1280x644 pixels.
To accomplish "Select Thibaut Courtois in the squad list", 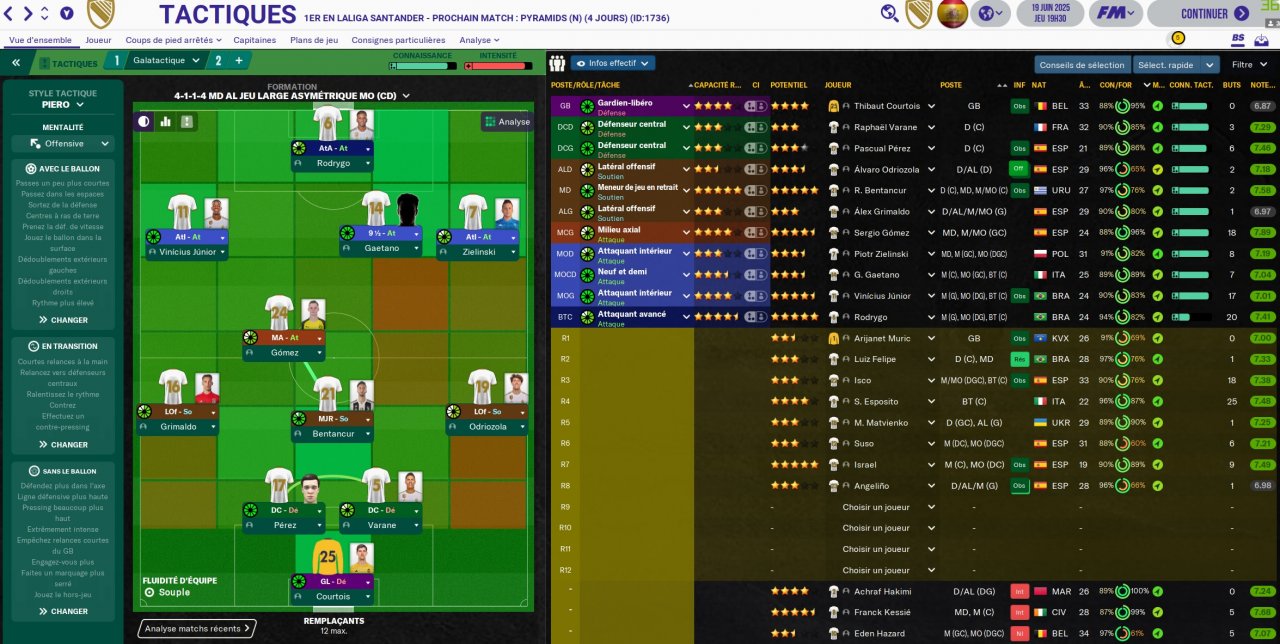I will click(882, 106).
